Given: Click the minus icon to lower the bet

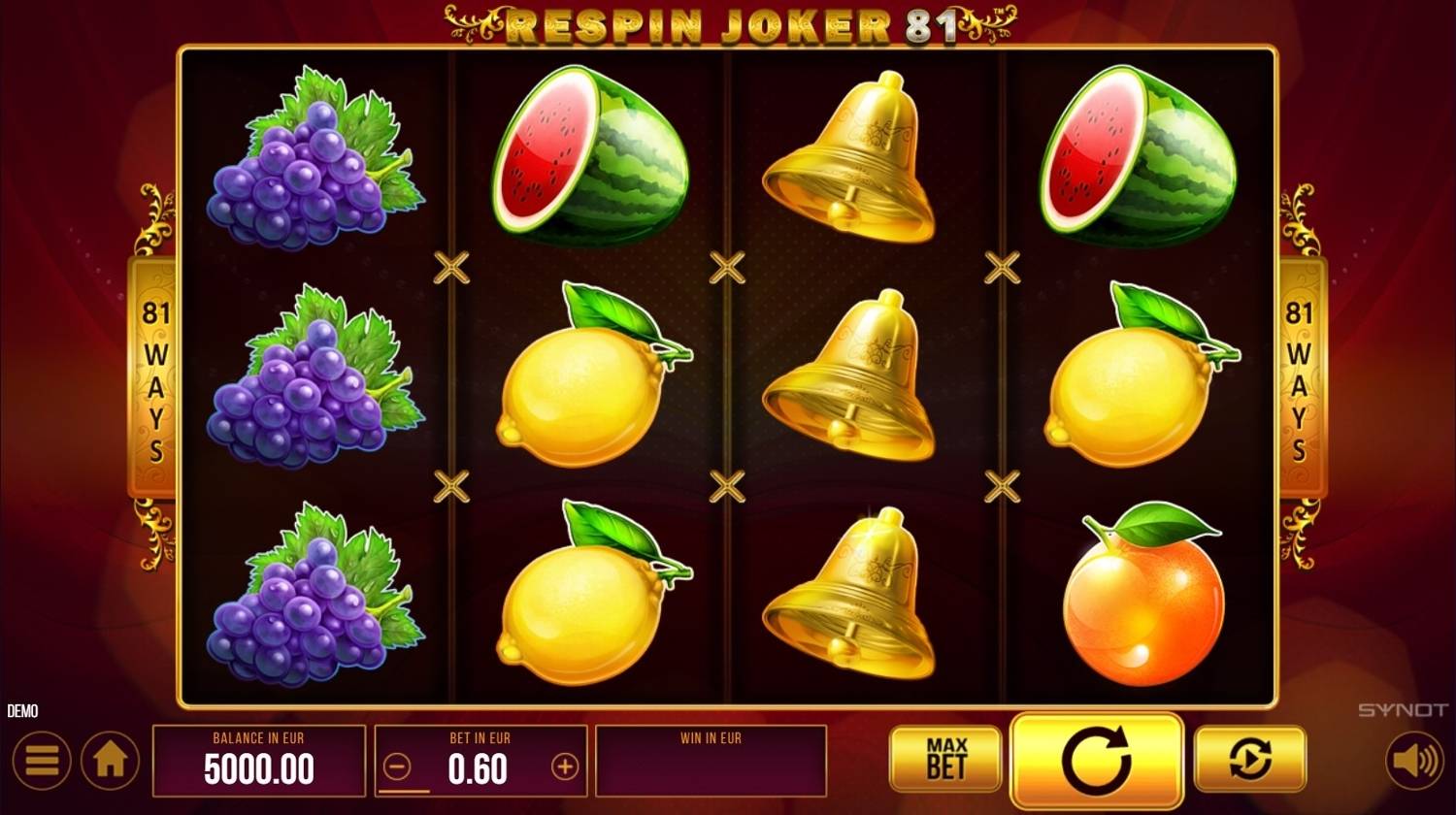Looking at the screenshot, I should [x=397, y=767].
